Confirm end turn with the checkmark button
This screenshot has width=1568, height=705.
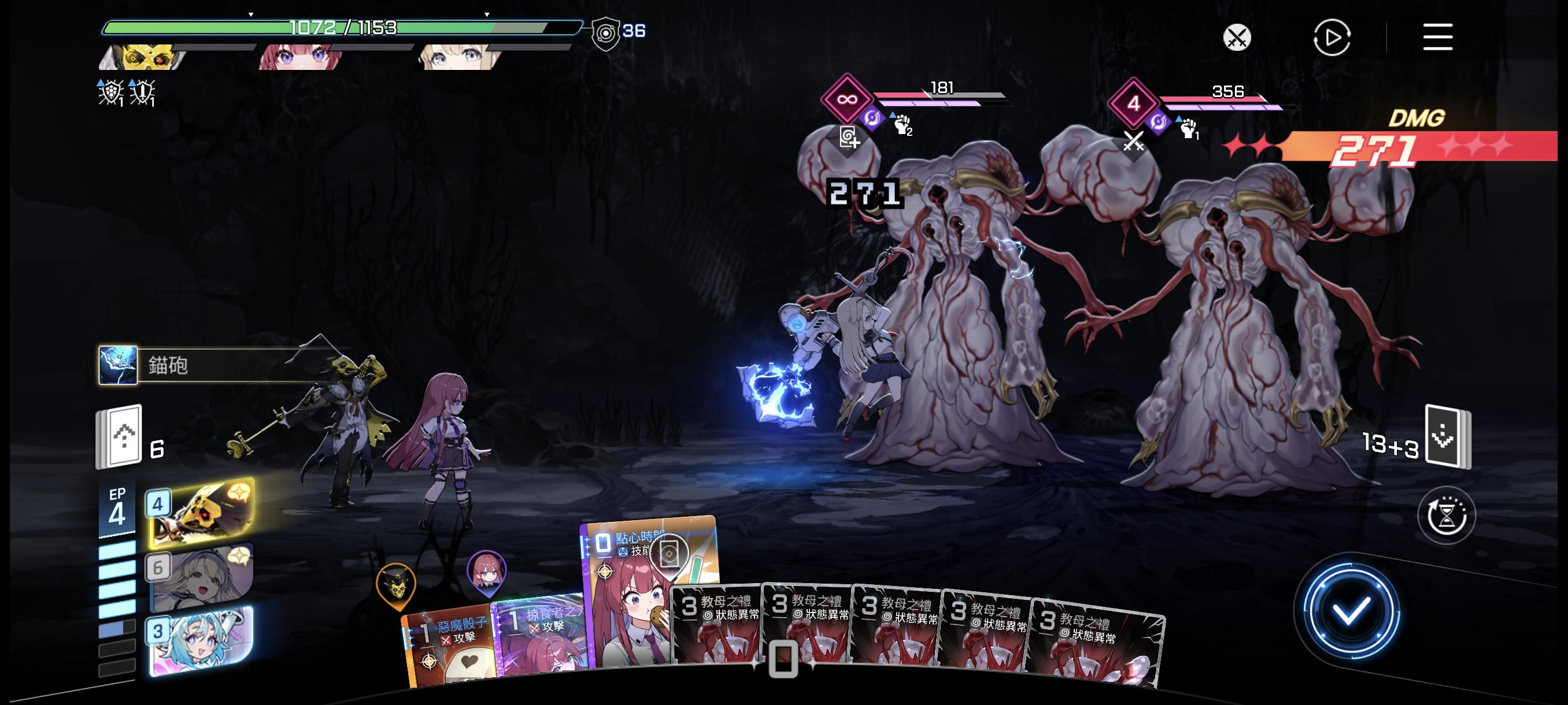coord(1349,611)
